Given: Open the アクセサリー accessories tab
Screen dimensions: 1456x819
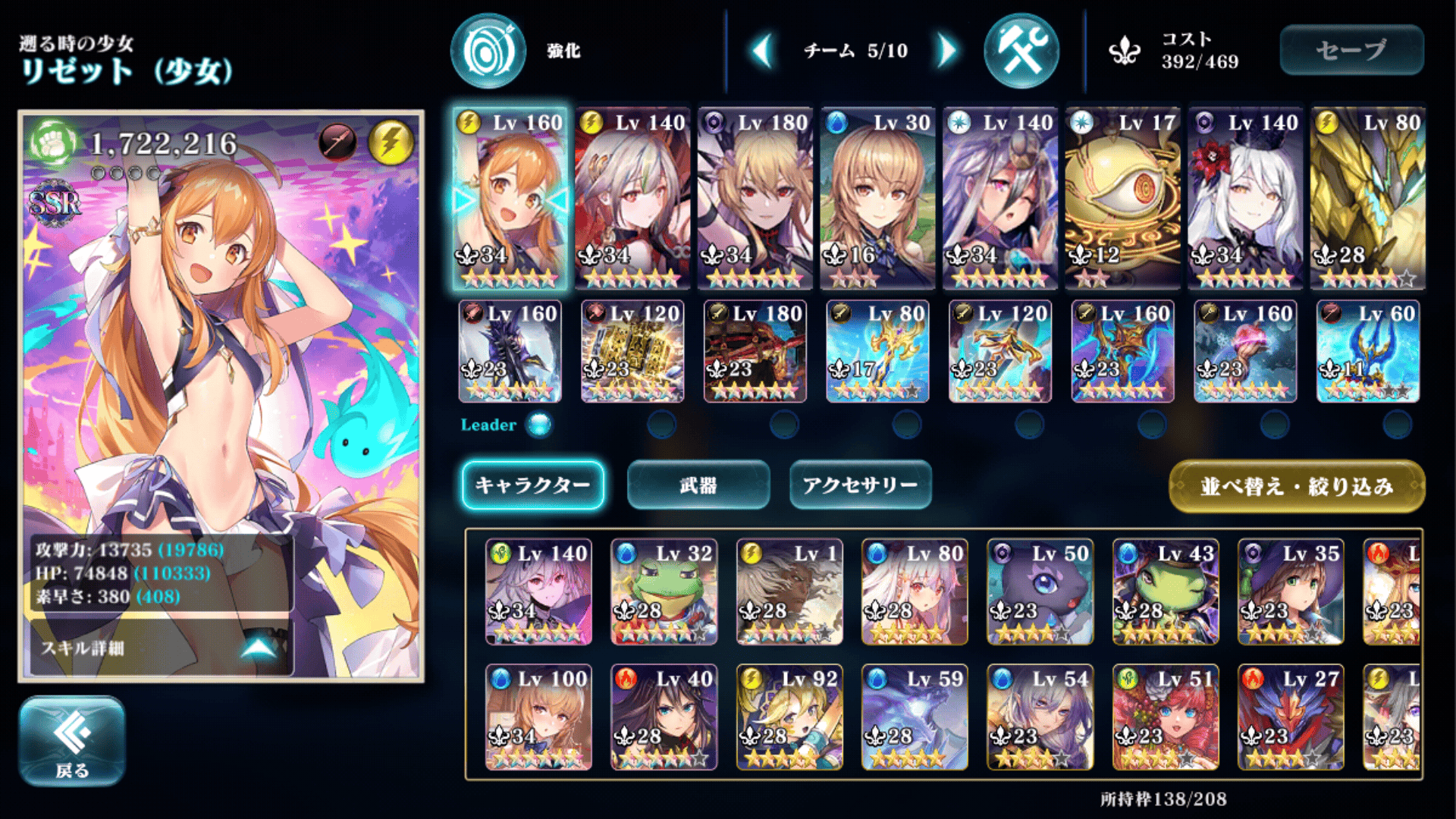Looking at the screenshot, I should (860, 485).
